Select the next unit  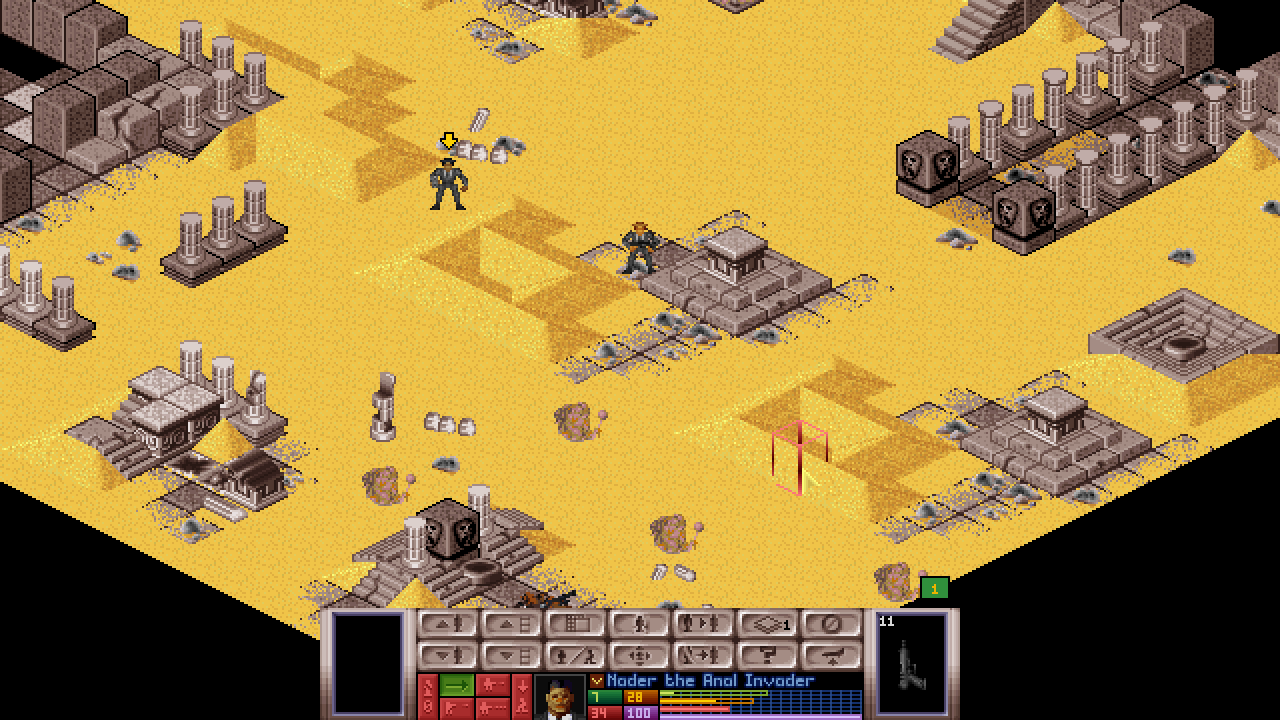pyautogui.click(x=703, y=625)
